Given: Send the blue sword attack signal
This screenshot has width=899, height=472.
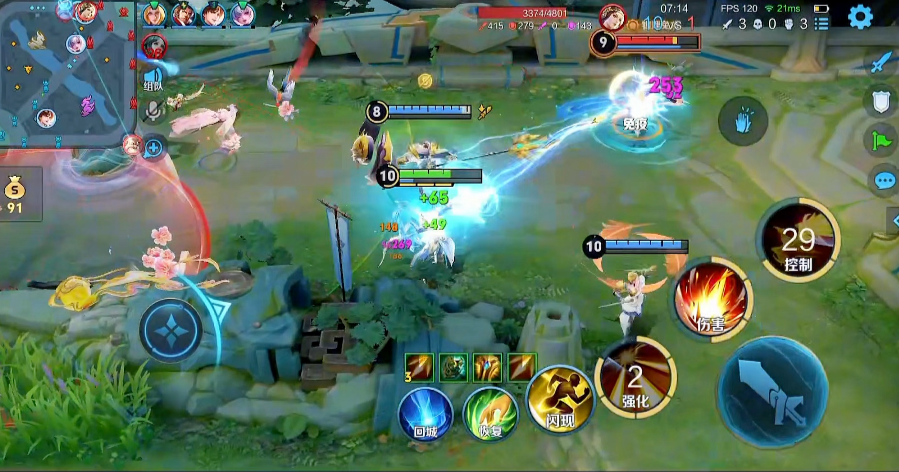Looking at the screenshot, I should (x=881, y=63).
